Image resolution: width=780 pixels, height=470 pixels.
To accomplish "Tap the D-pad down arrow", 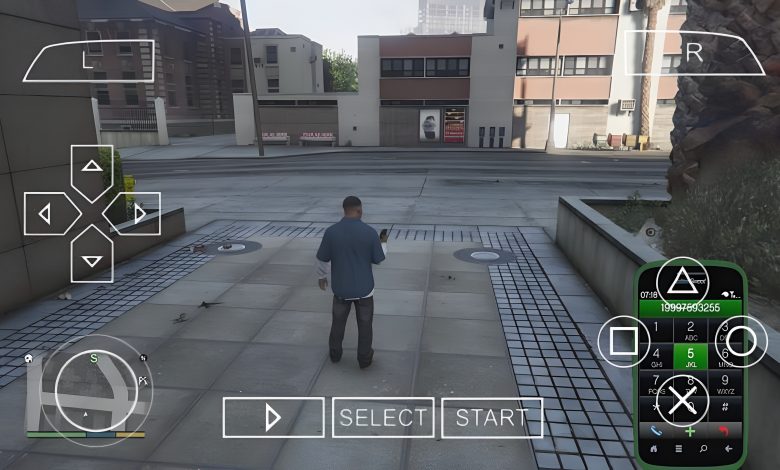I will (x=92, y=258).
